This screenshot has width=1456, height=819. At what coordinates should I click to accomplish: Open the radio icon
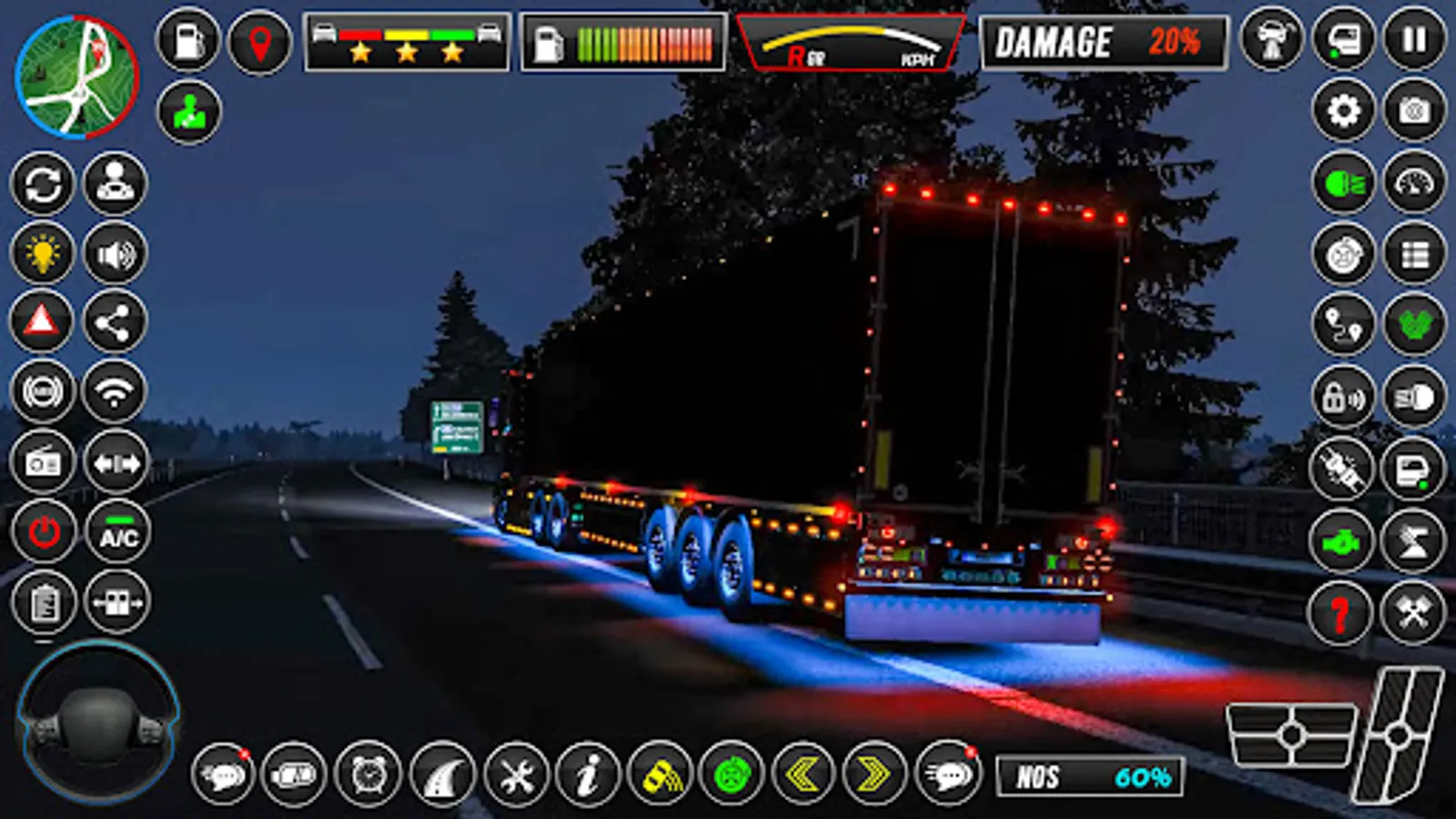pos(43,462)
